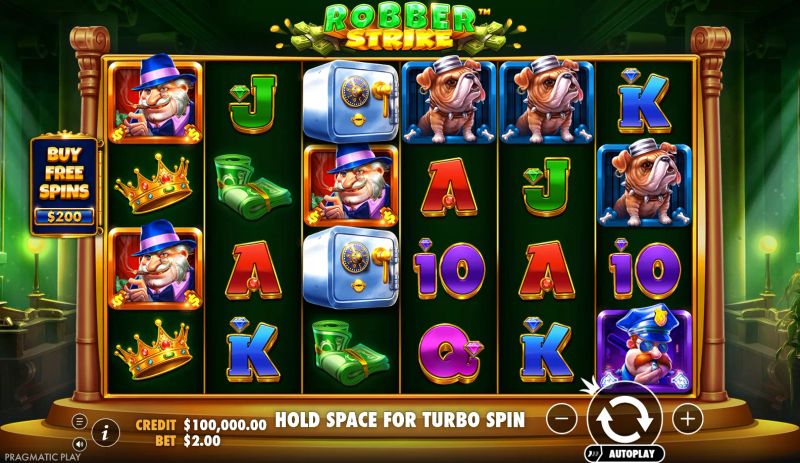Decrease the bet with the minus button

click(563, 419)
